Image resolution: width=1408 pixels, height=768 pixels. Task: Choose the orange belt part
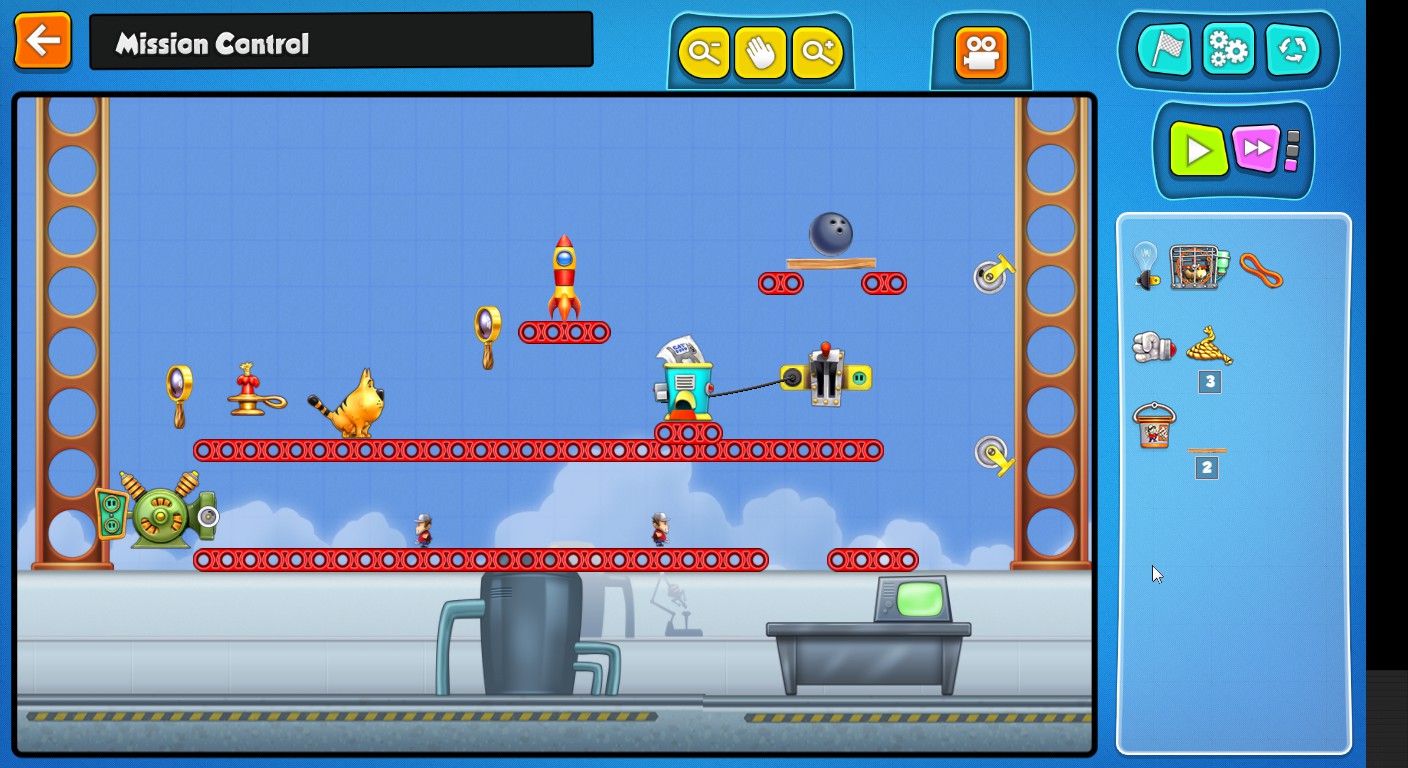[1260, 270]
